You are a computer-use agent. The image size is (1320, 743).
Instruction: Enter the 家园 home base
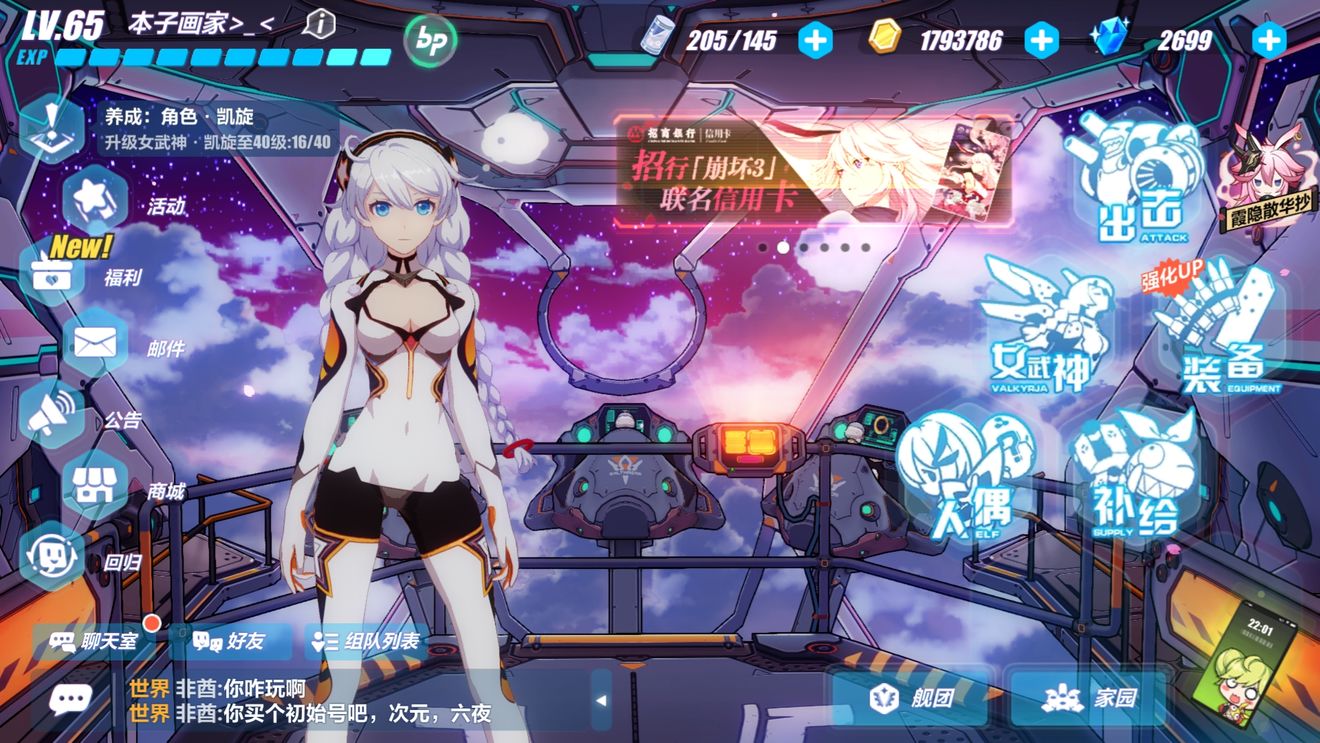(x=1089, y=698)
